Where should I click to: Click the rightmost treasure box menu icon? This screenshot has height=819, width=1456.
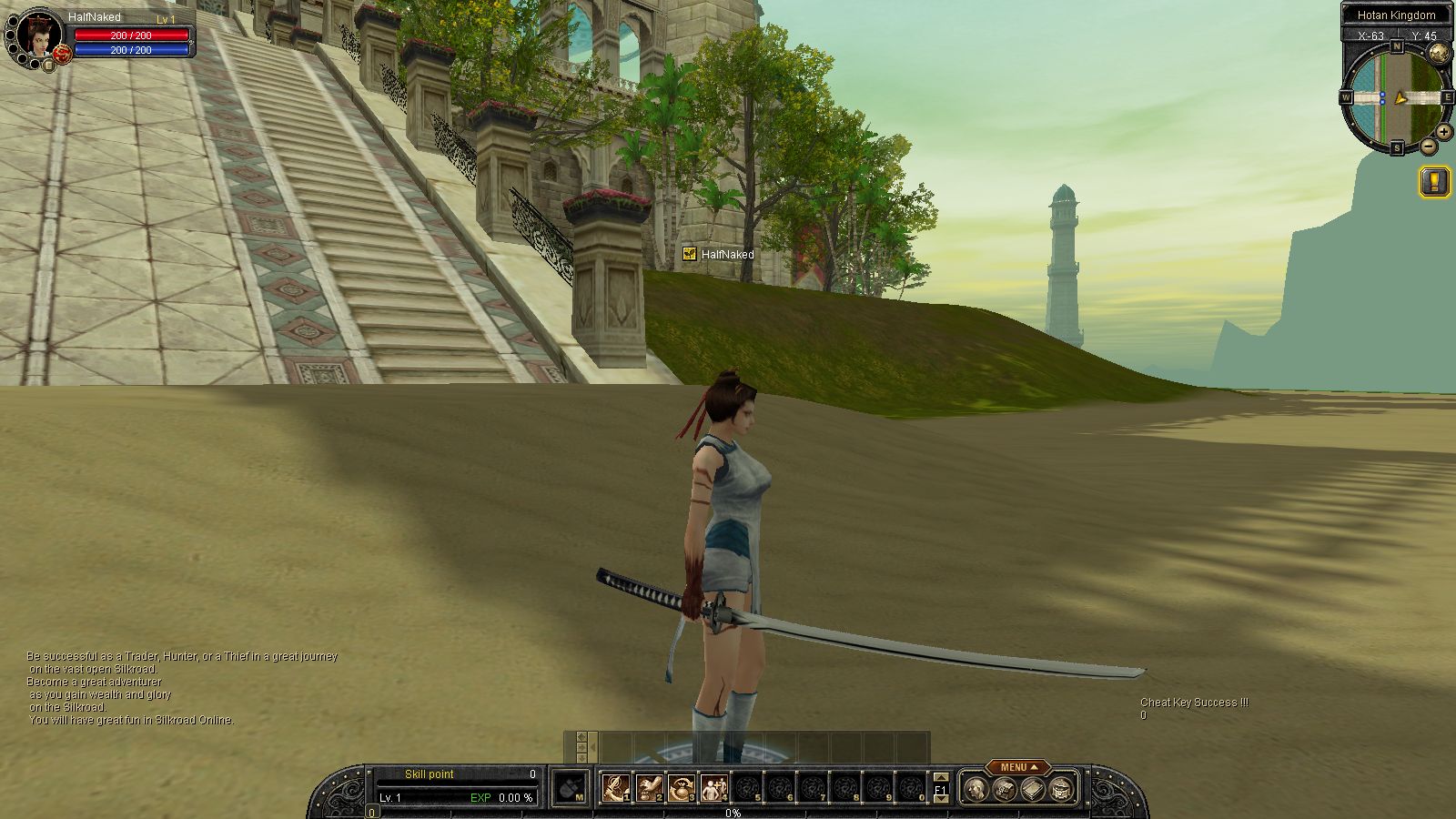point(1061,789)
